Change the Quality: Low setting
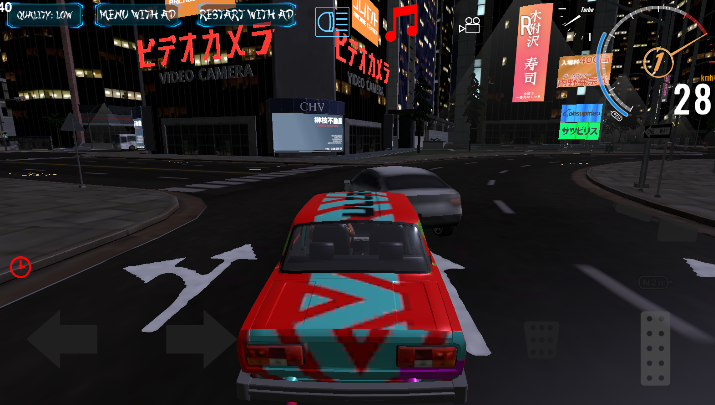The image size is (715, 405). click(x=42, y=15)
